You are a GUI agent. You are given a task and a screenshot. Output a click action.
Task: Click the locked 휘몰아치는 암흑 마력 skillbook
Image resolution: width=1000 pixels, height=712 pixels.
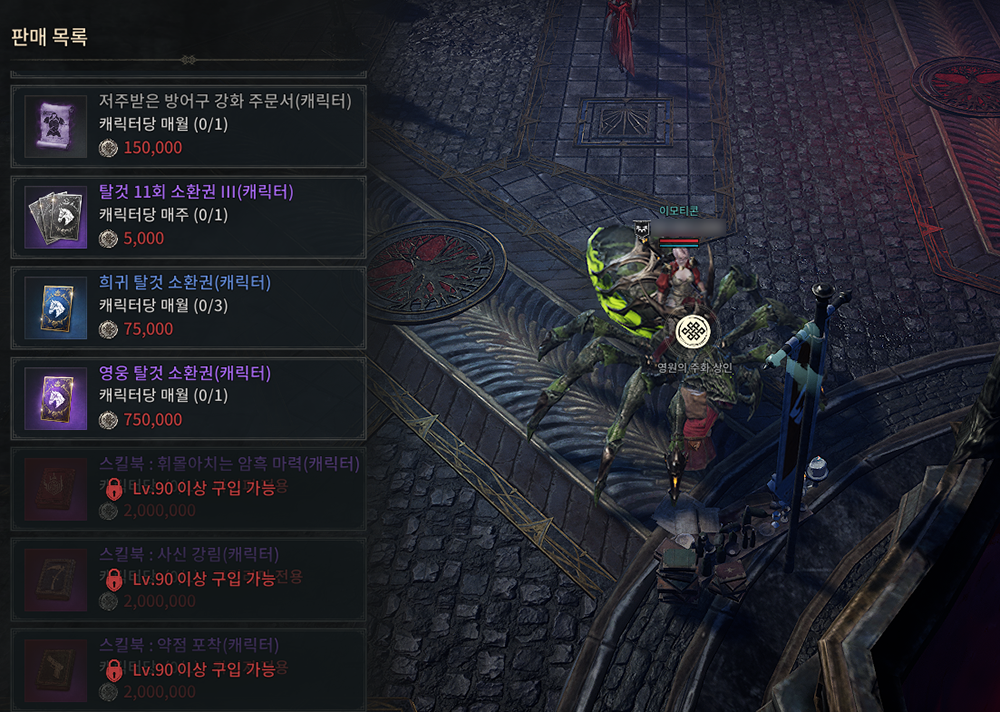pyautogui.click(x=189, y=489)
